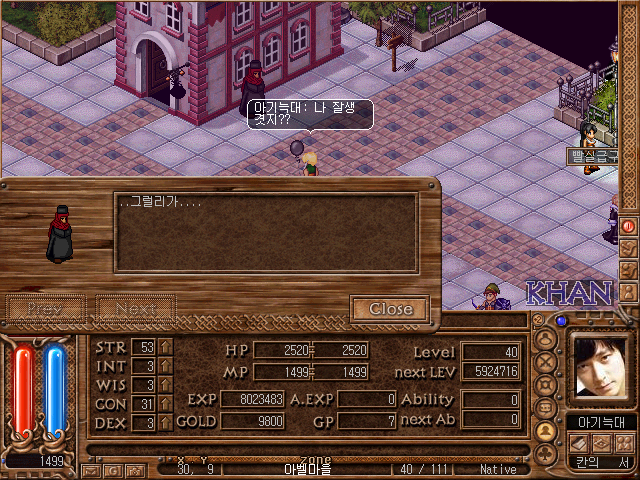Raise the CON stat with its arrow
Viewport: 640px width, 480px height.
click(166, 403)
